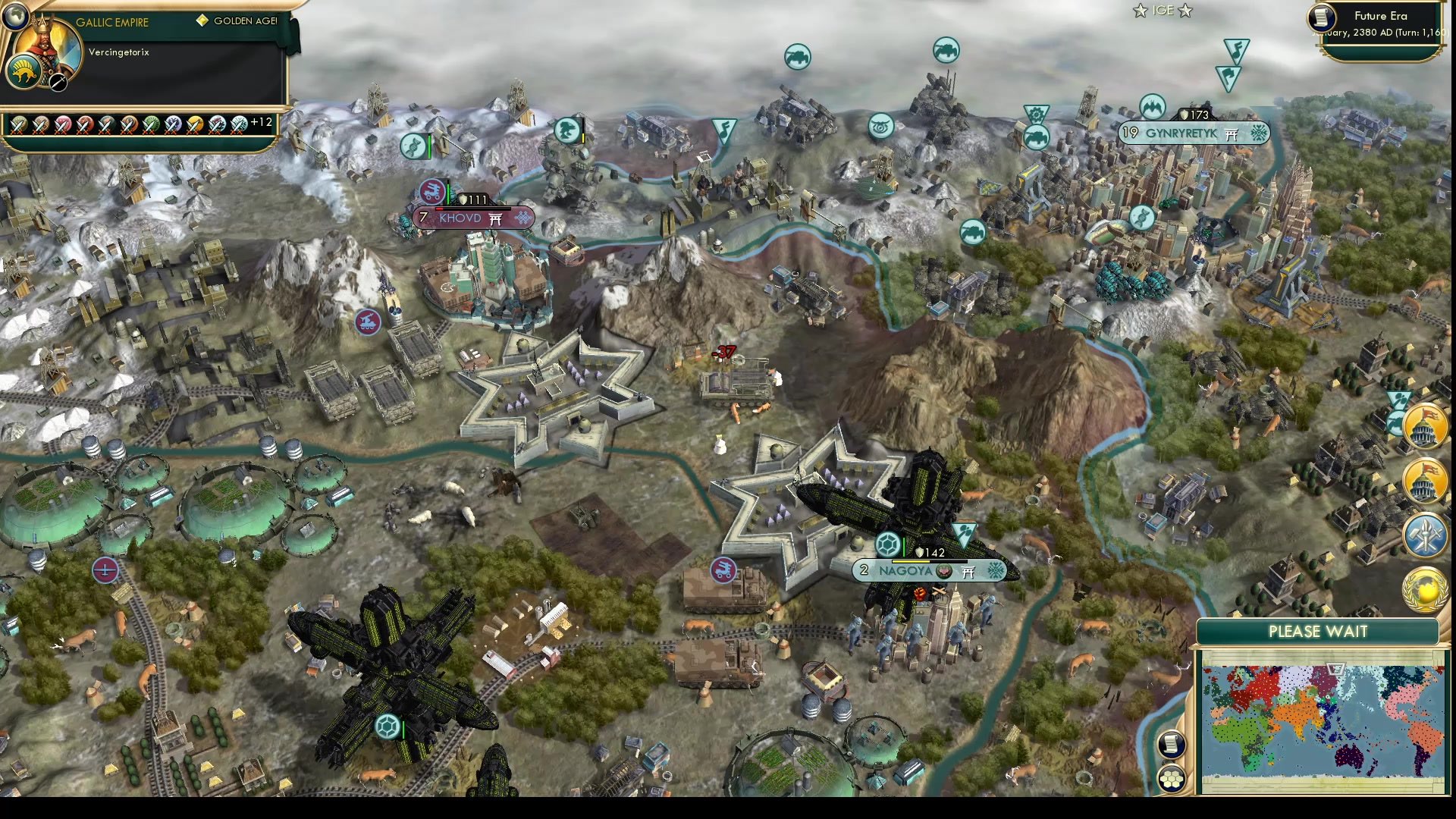Click the PLEASE WAIT banner
1456x819 pixels.
tap(1317, 631)
